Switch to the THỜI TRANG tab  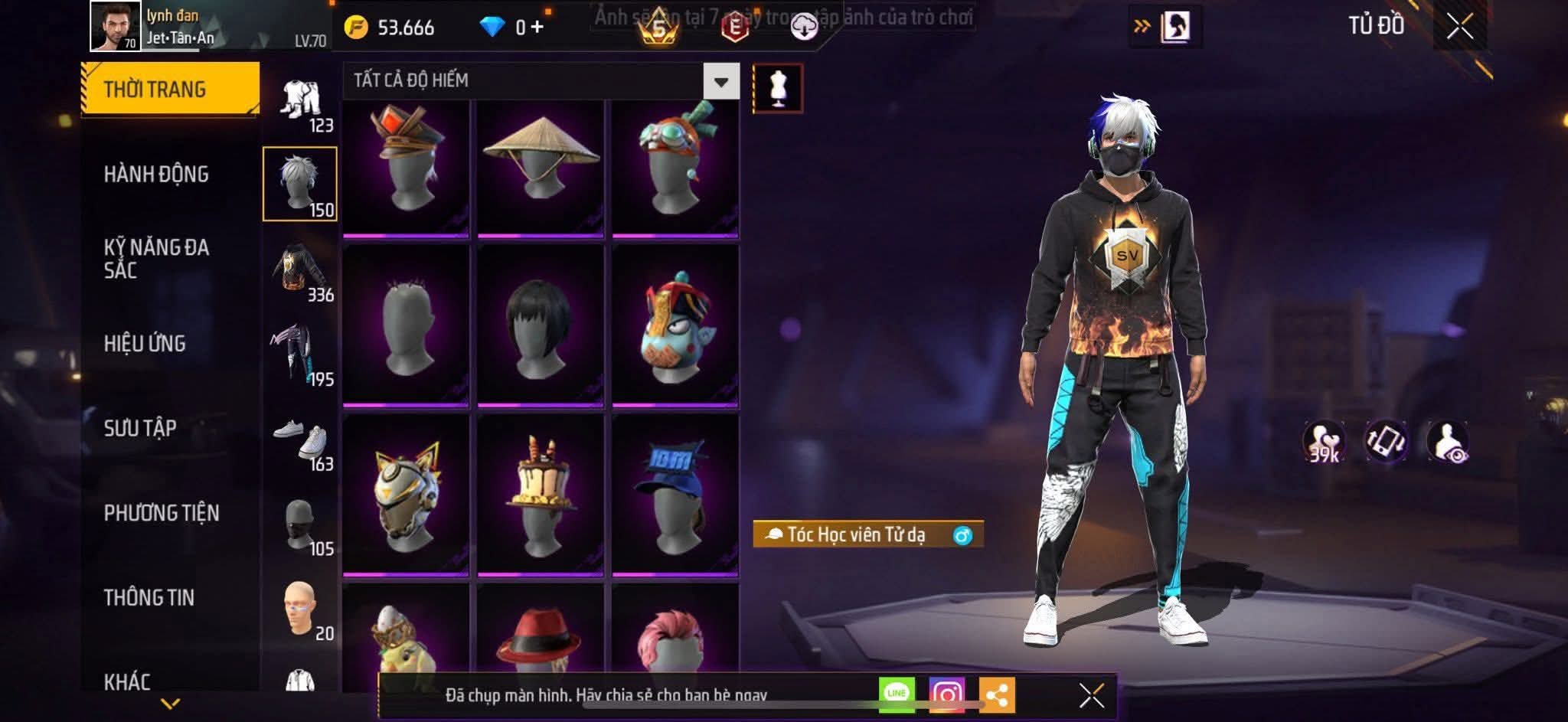click(x=169, y=90)
